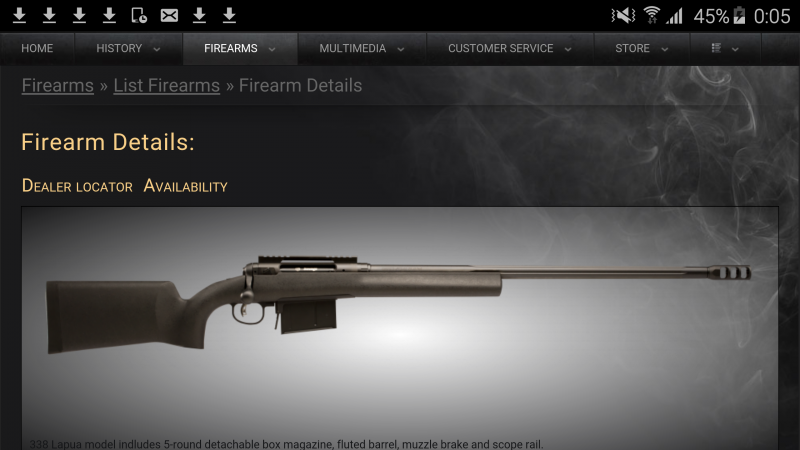Screen dimensions: 800x450
Task: Open the grid icon menu in navigation bar
Action: 724,48
